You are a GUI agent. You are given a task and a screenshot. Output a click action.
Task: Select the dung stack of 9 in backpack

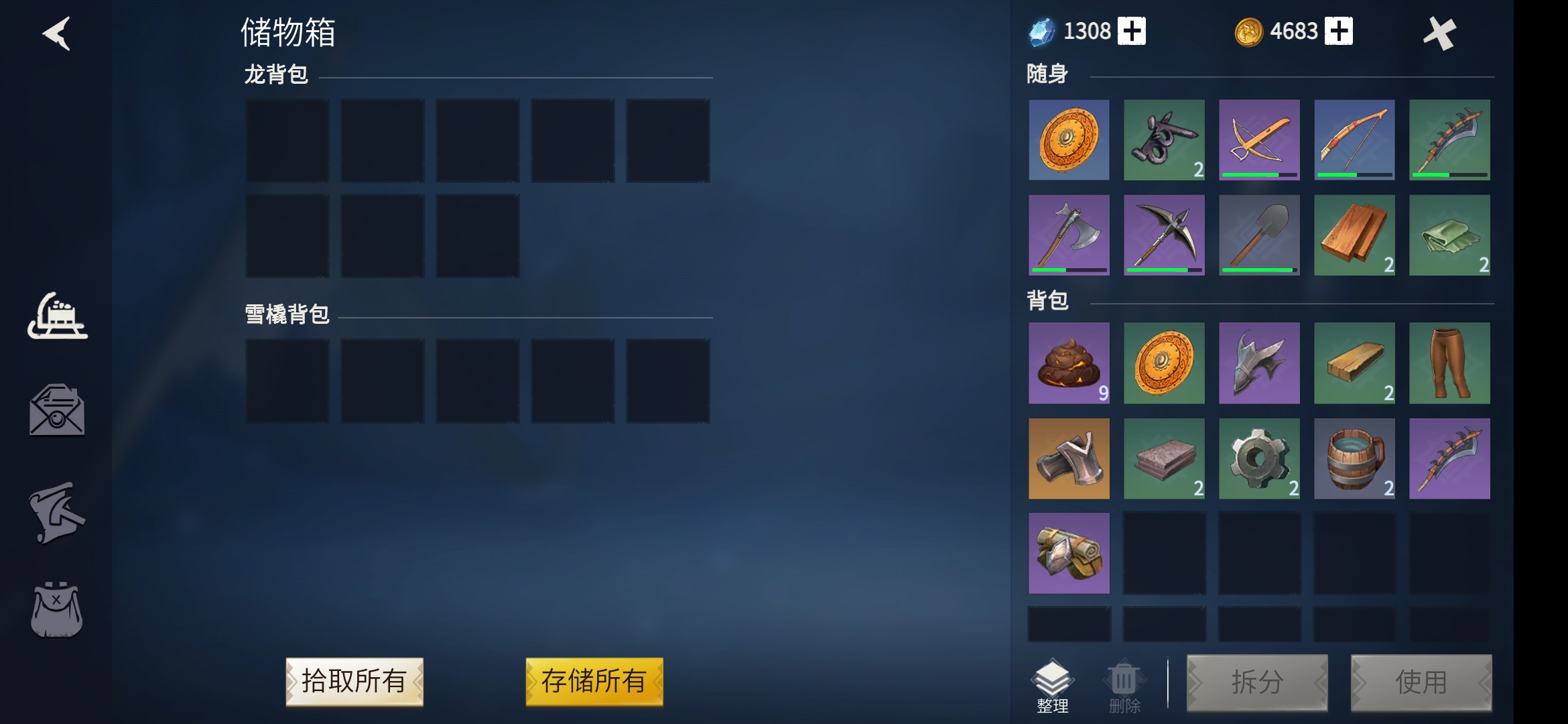coord(1069,363)
